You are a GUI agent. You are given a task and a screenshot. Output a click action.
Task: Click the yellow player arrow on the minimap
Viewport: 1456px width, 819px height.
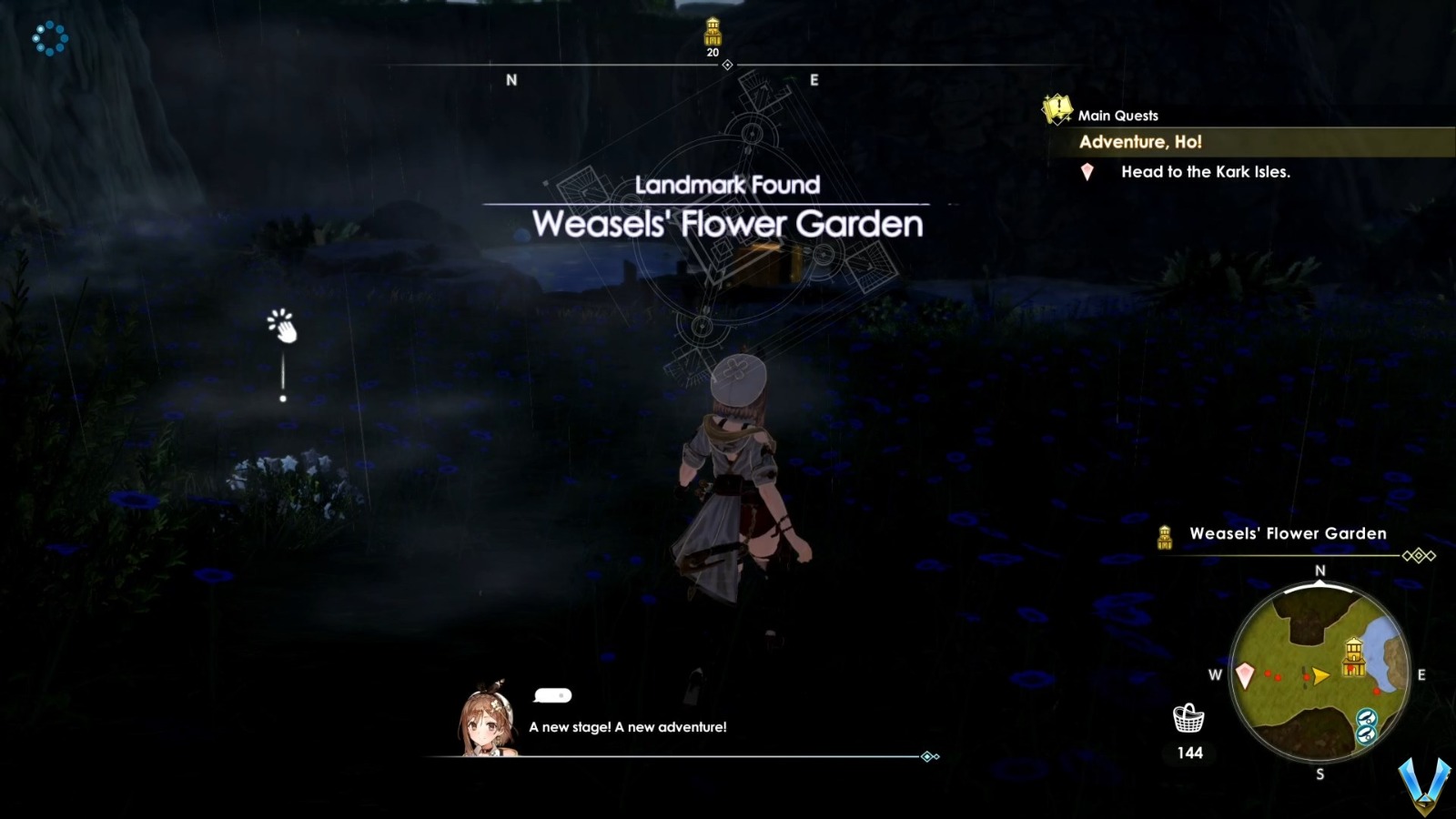[1321, 675]
